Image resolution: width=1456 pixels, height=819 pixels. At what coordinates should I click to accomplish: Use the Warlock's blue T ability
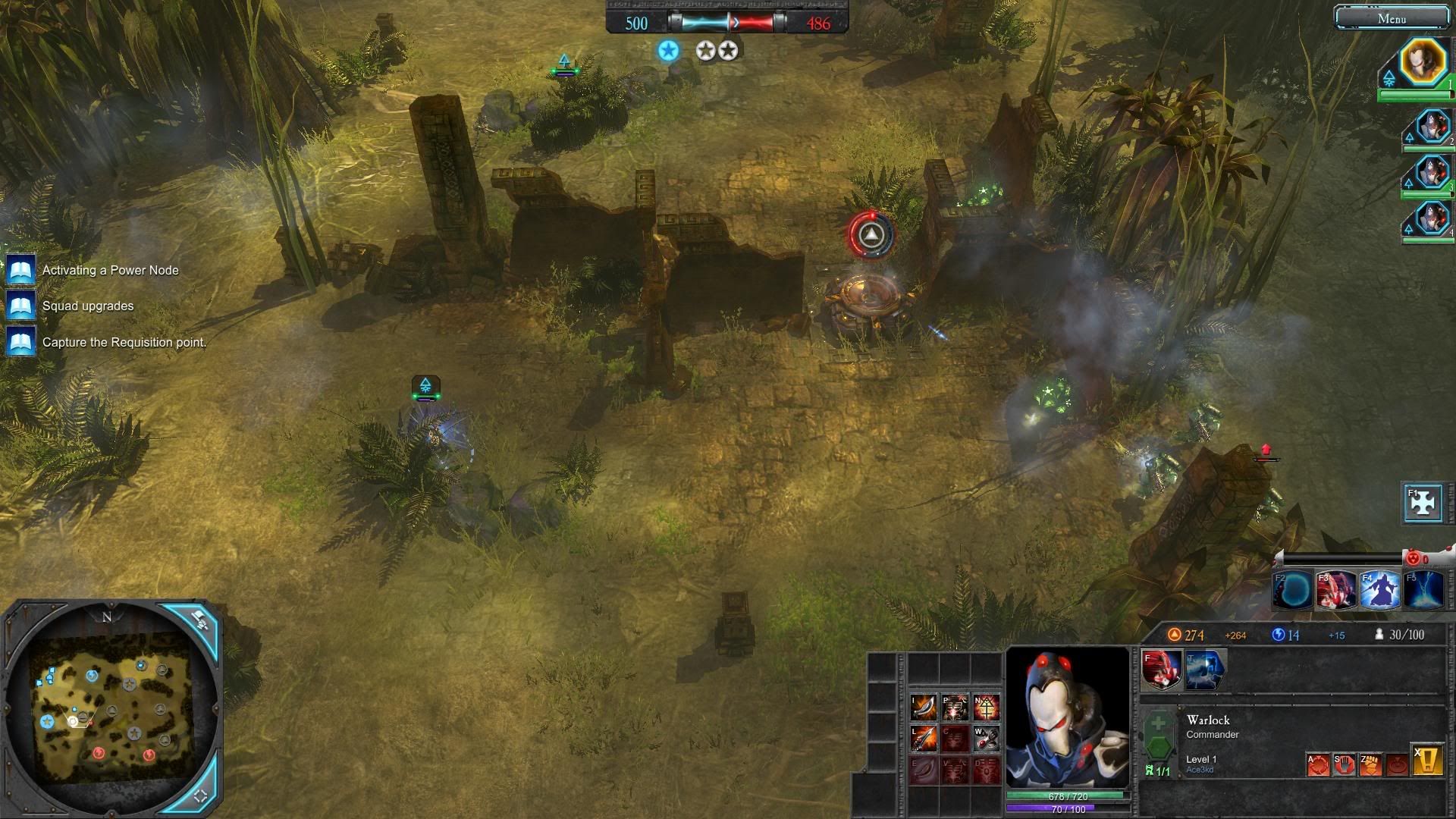(1205, 670)
